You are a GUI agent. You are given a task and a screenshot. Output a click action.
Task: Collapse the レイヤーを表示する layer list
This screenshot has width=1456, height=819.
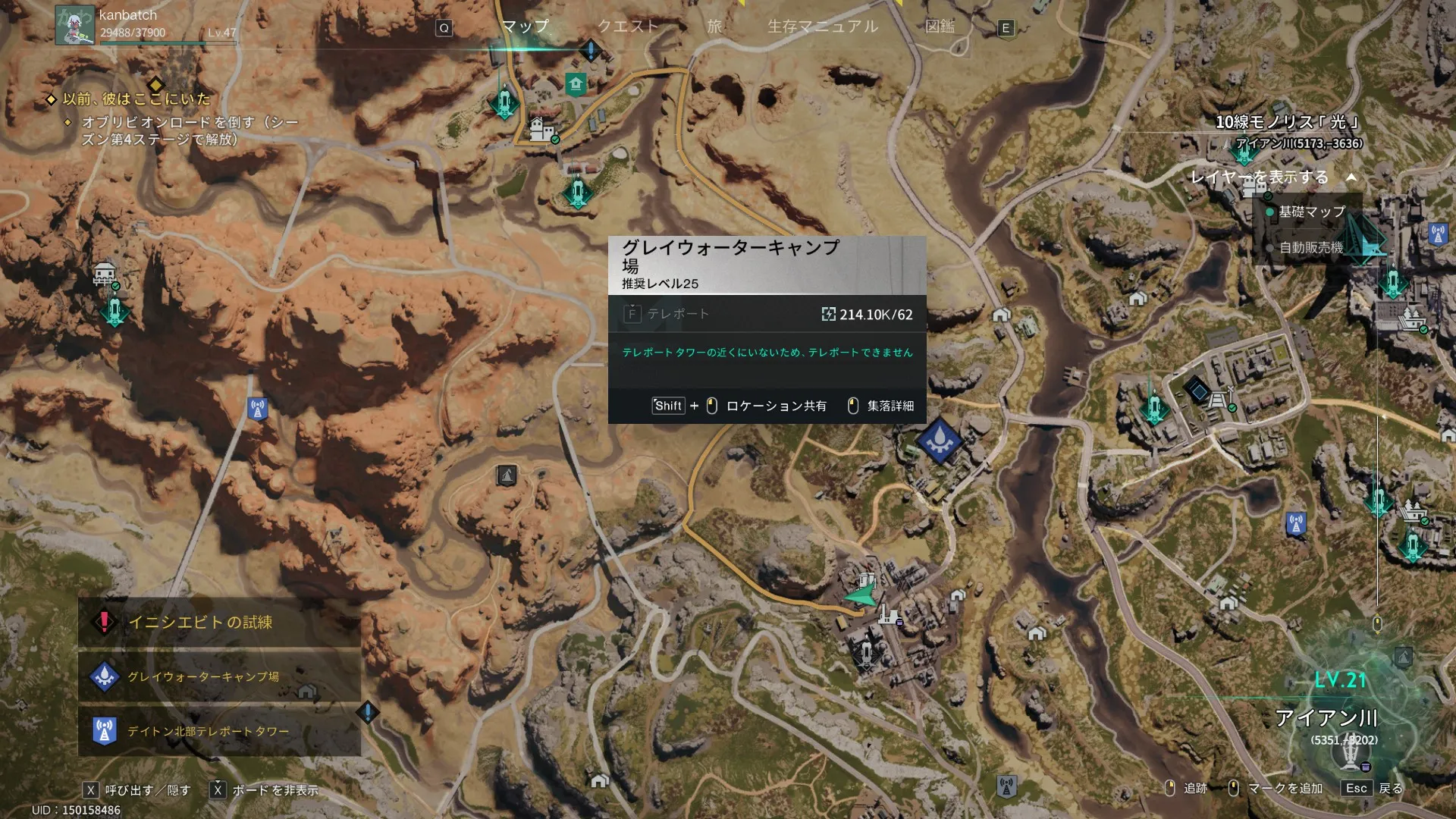(x=1351, y=177)
